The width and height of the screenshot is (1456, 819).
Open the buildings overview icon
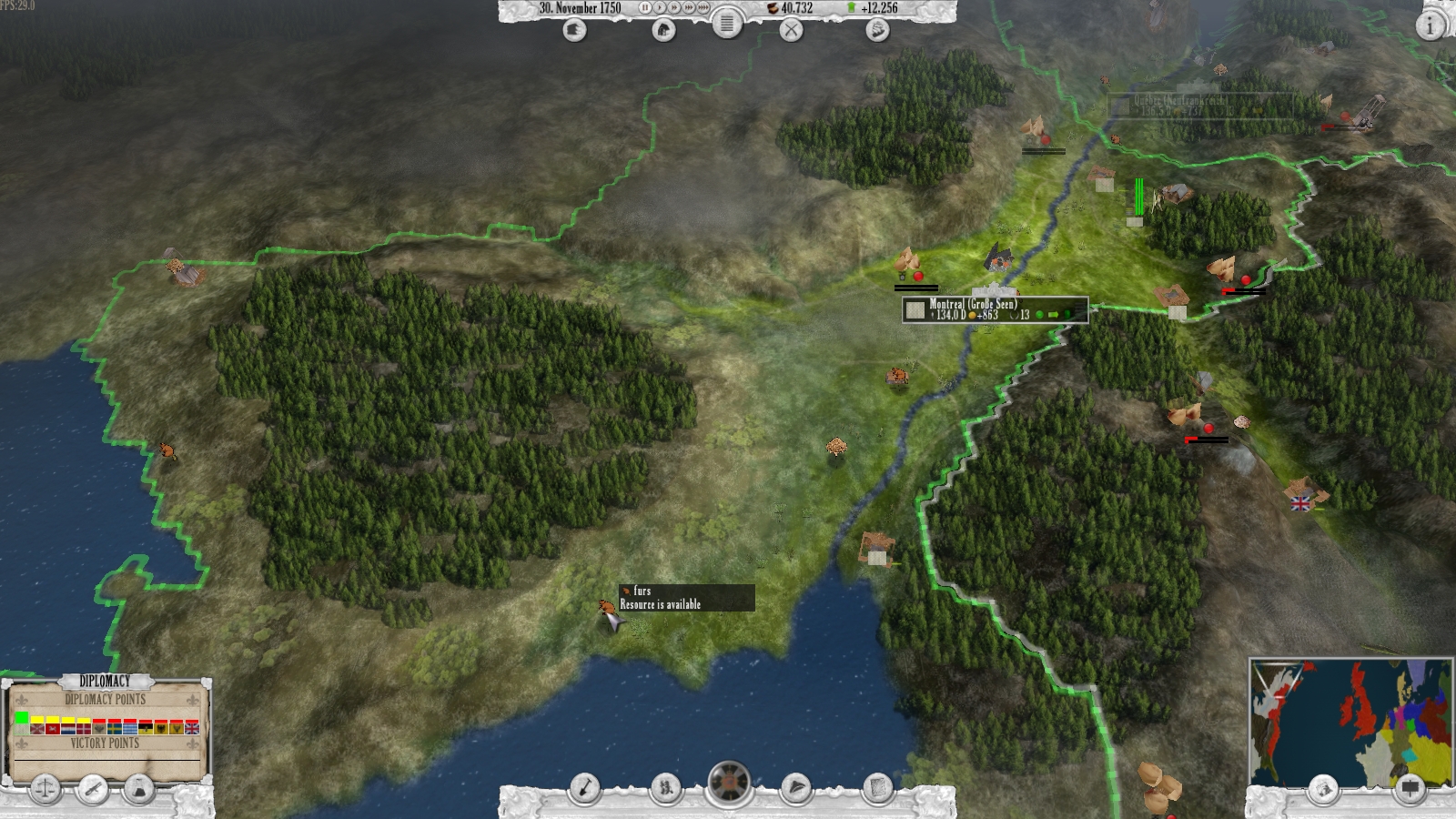pyautogui.click(x=666, y=28)
